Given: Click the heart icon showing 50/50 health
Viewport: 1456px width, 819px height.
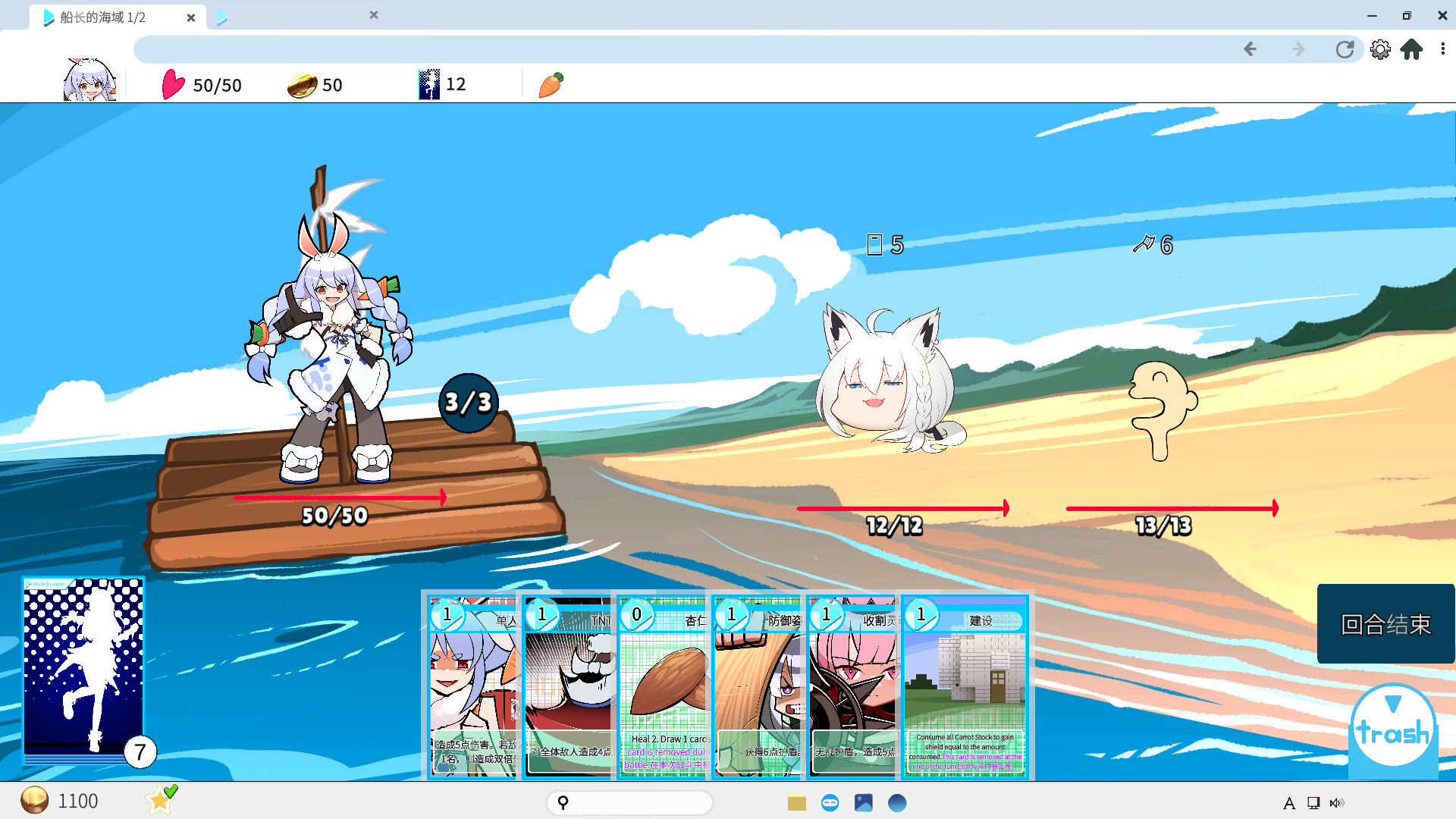Looking at the screenshot, I should (174, 86).
